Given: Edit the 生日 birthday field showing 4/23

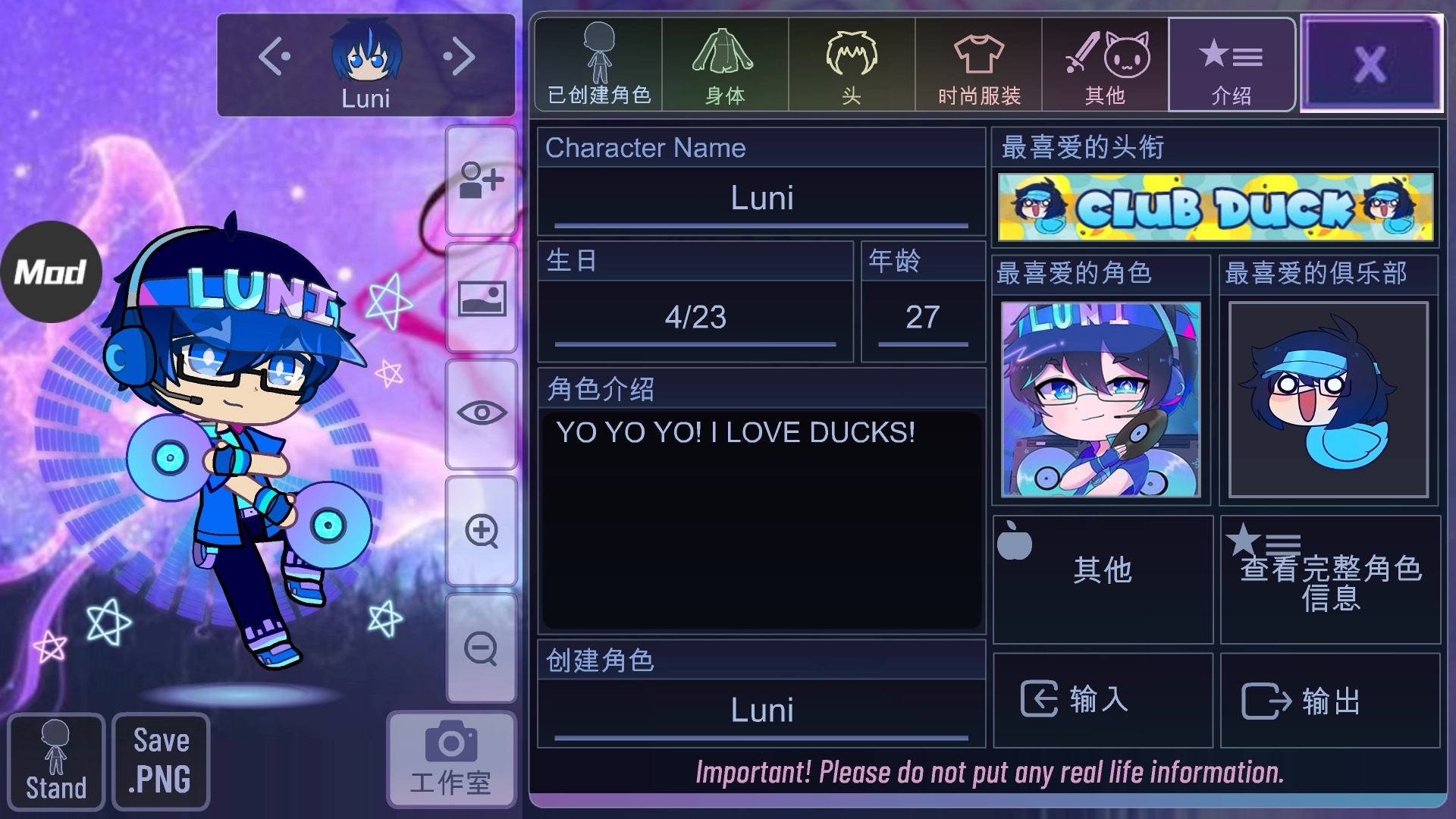Looking at the screenshot, I should 695,318.
